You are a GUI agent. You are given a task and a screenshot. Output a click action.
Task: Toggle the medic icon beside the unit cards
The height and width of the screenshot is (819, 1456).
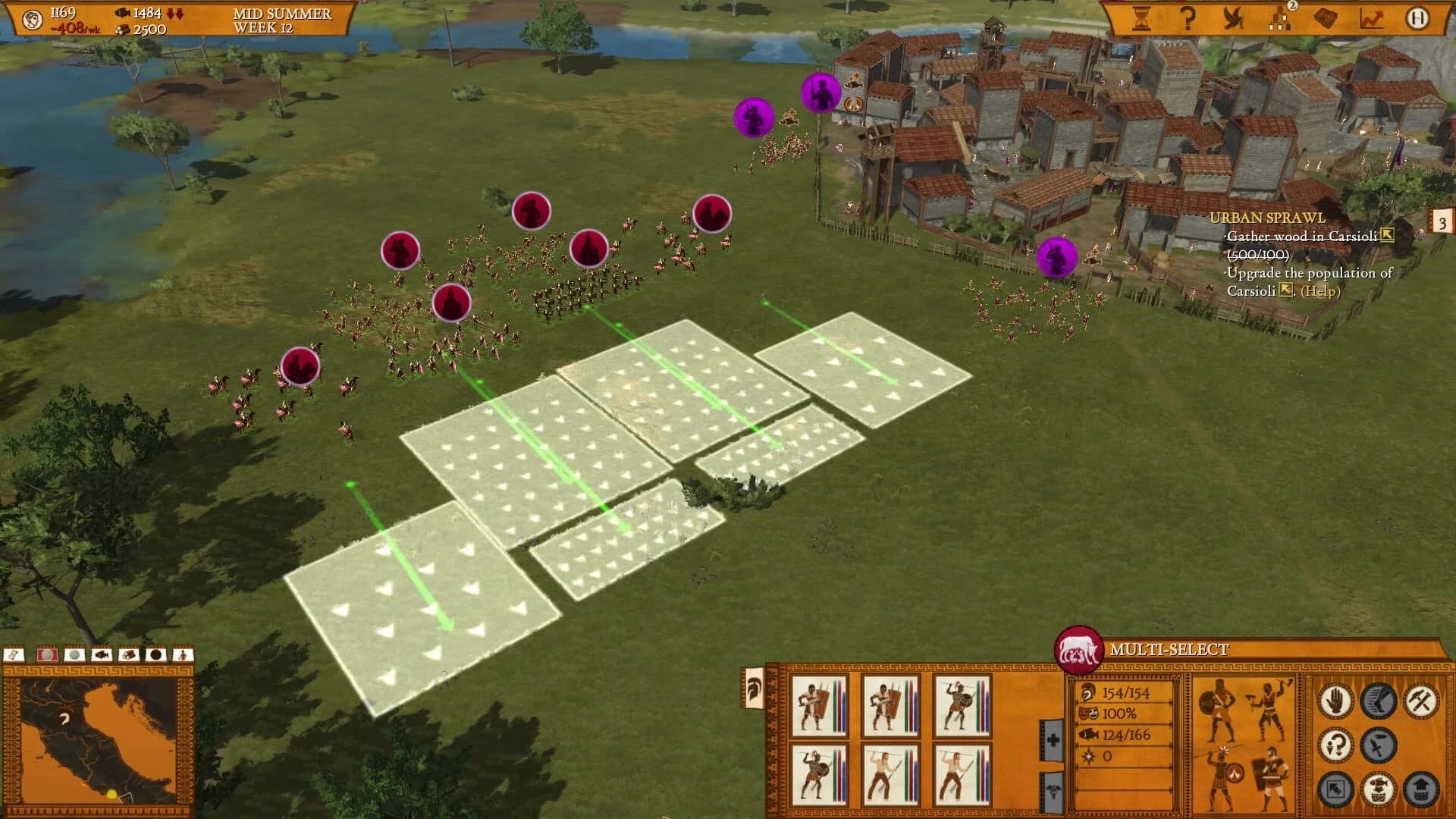(1053, 790)
